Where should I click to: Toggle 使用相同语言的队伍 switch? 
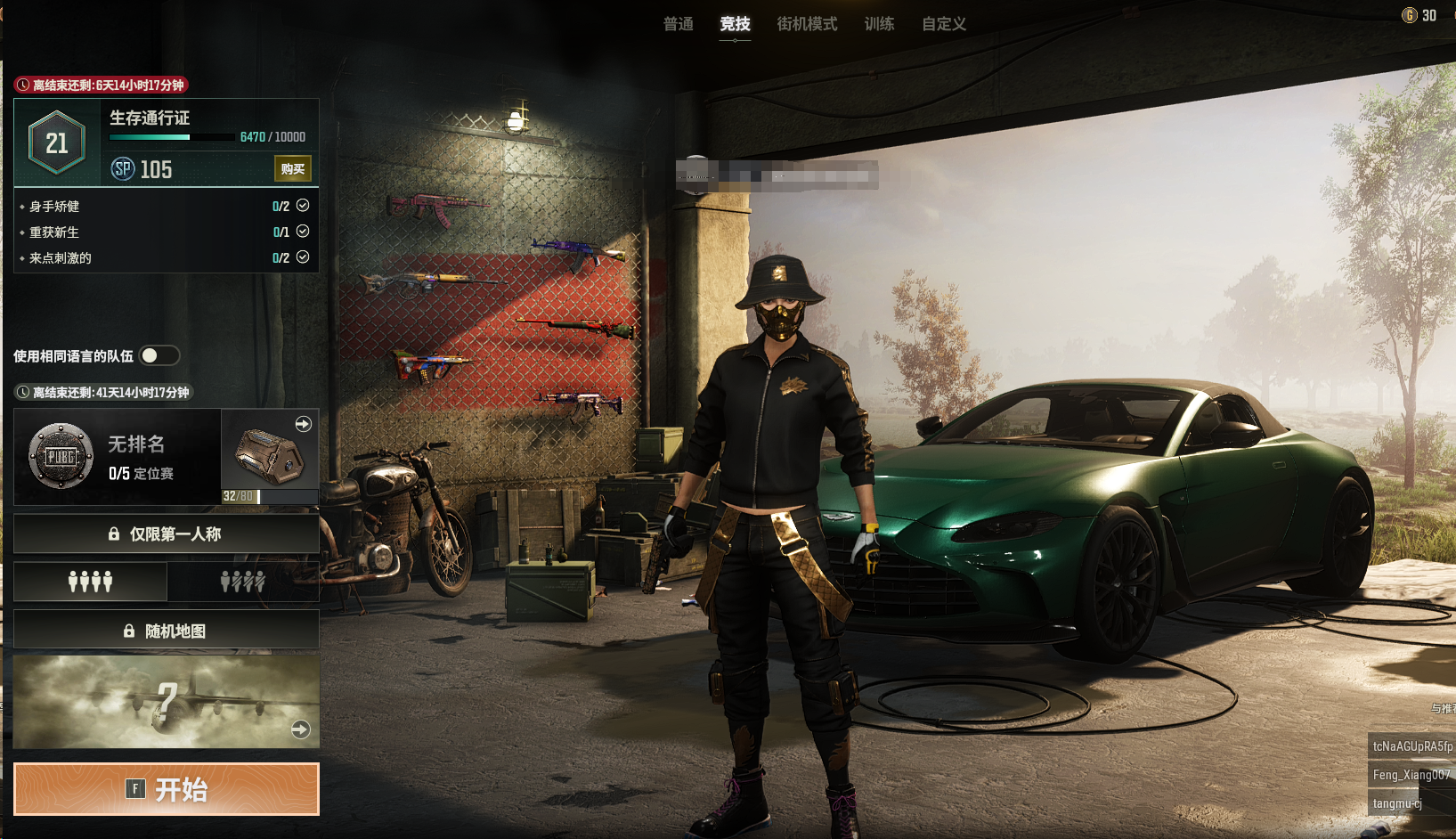pos(159,356)
